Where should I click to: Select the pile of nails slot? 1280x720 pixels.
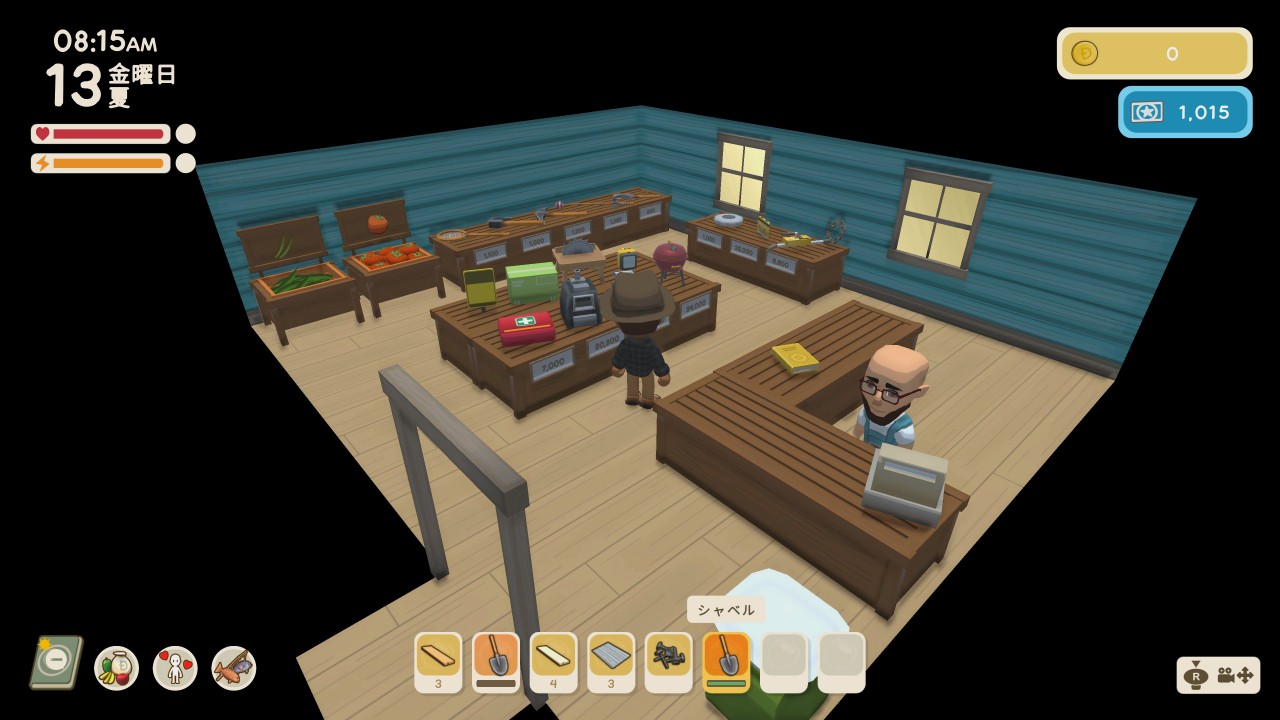click(x=668, y=661)
